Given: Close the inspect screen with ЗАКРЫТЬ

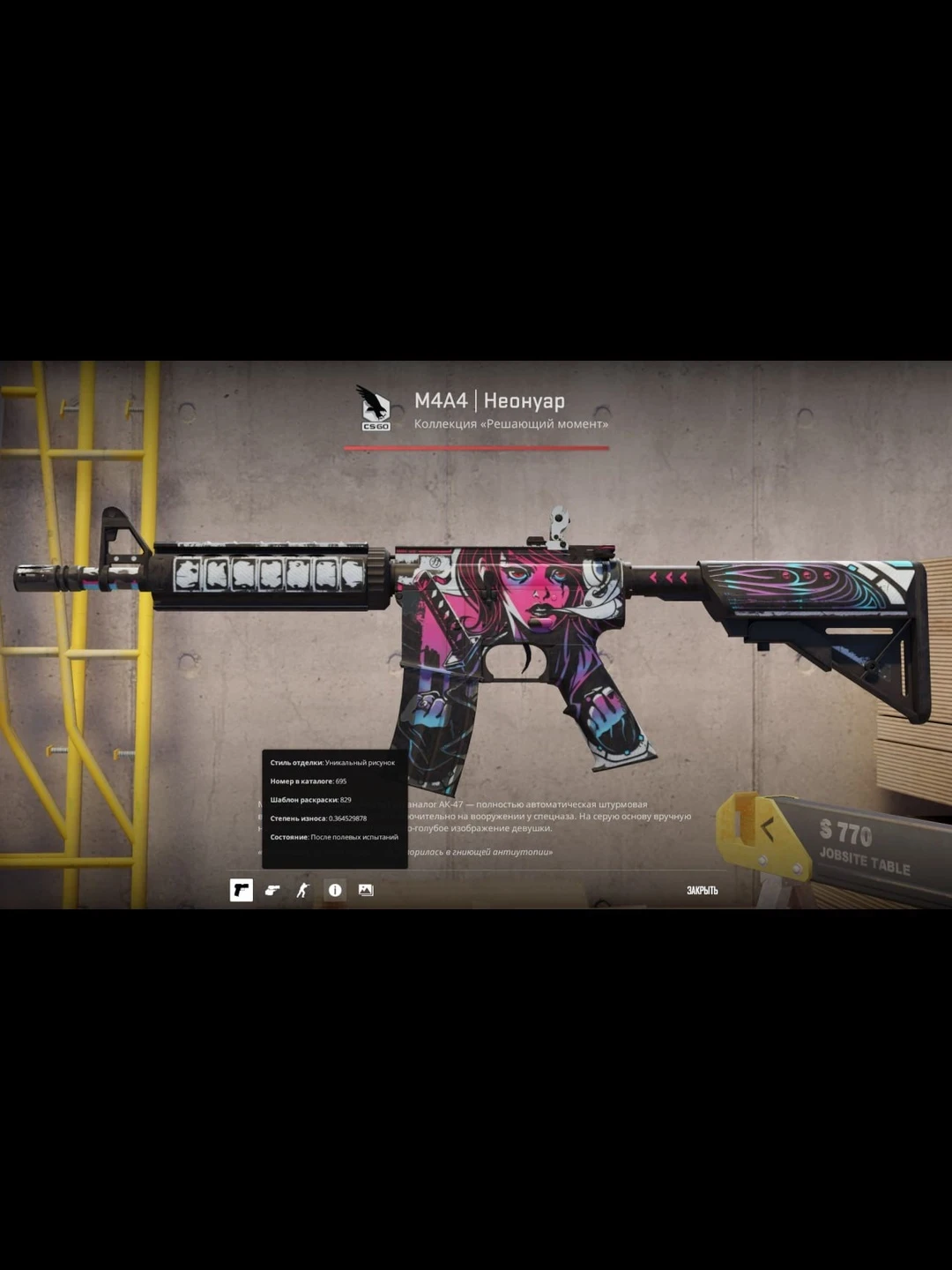Looking at the screenshot, I should point(702,891).
